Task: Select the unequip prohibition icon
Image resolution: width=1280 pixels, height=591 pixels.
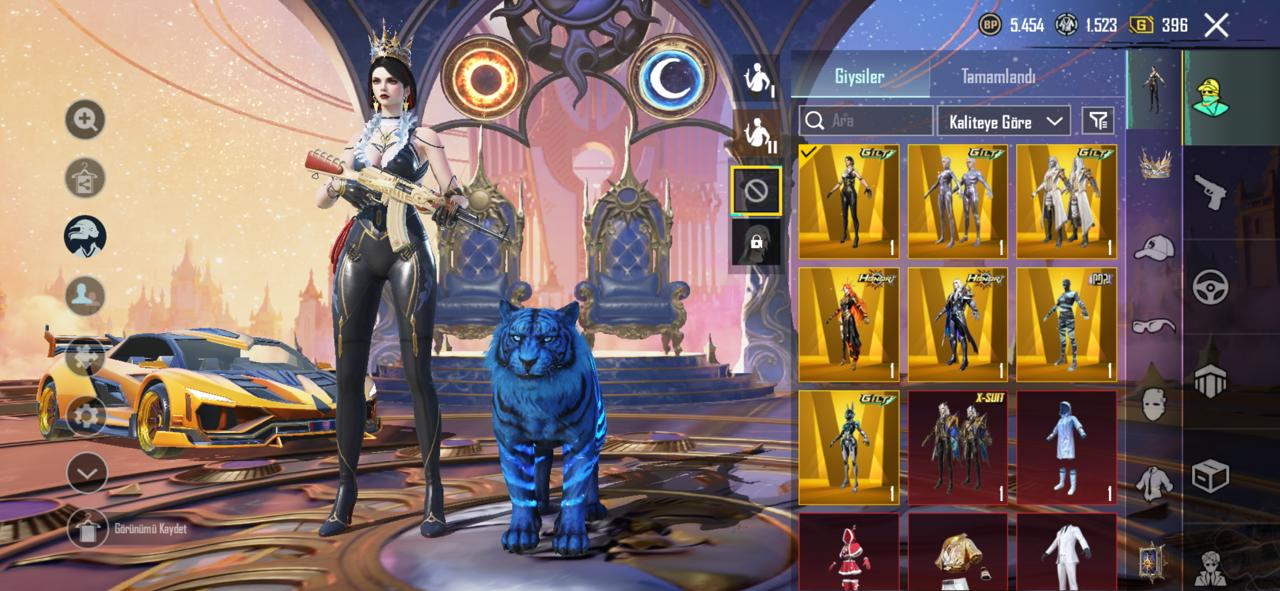Action: 755,190
